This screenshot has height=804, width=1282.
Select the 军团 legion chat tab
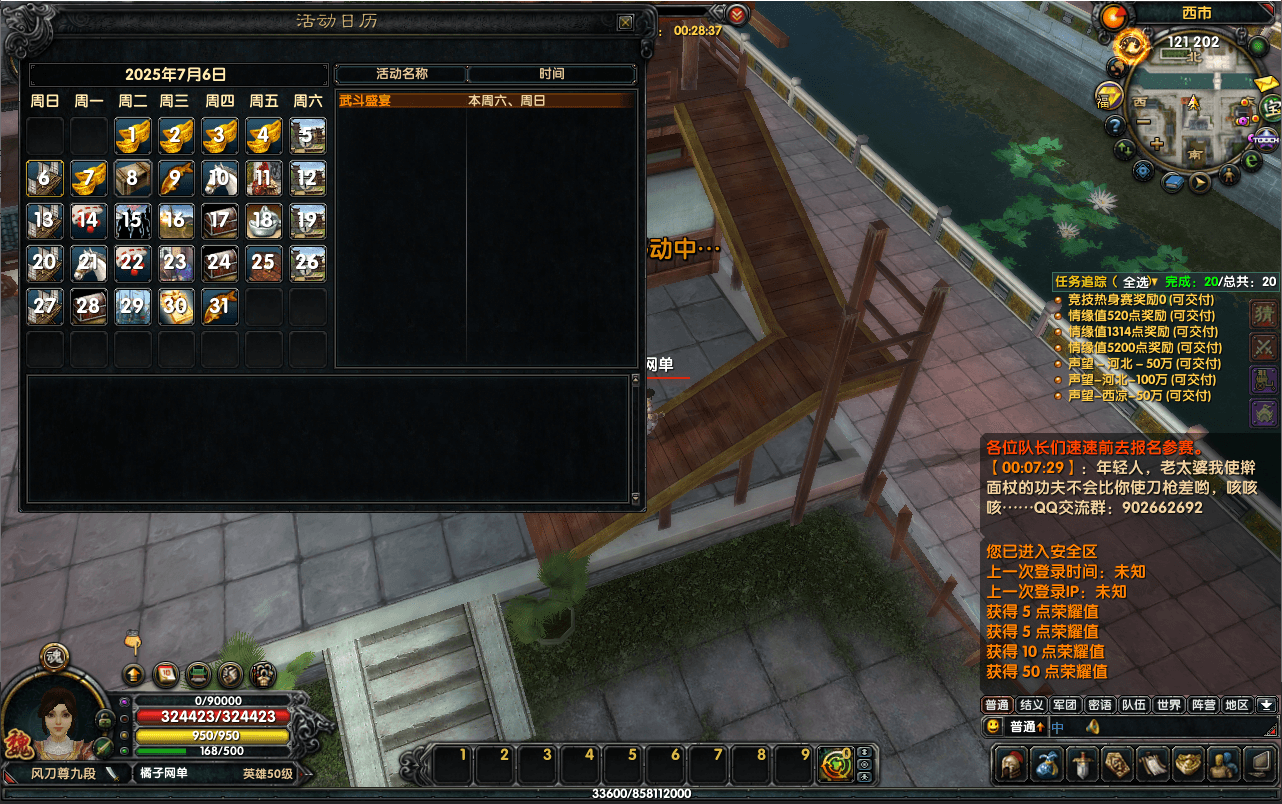(1065, 705)
